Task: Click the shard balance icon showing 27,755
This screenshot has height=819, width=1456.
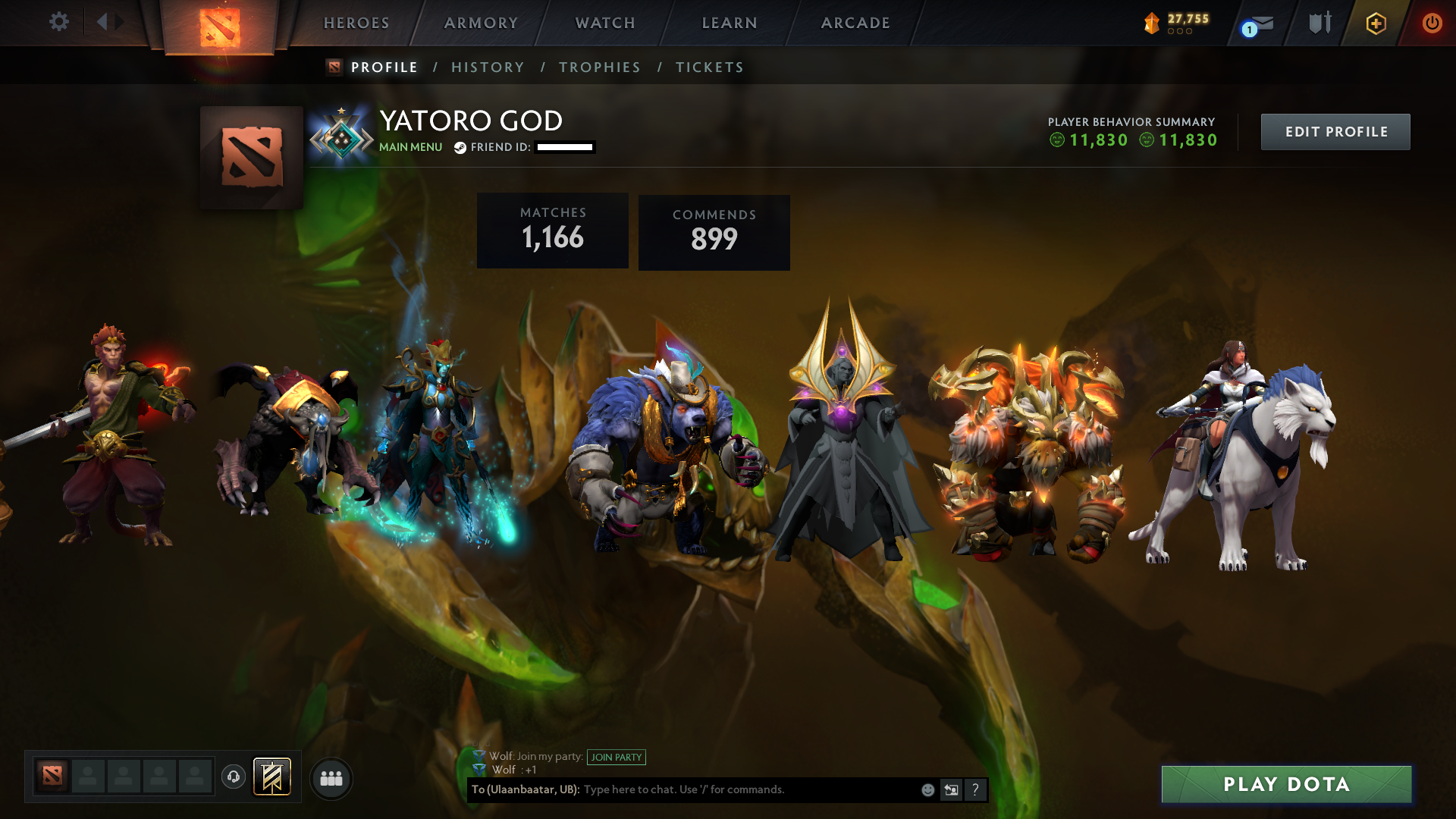Action: (1151, 23)
